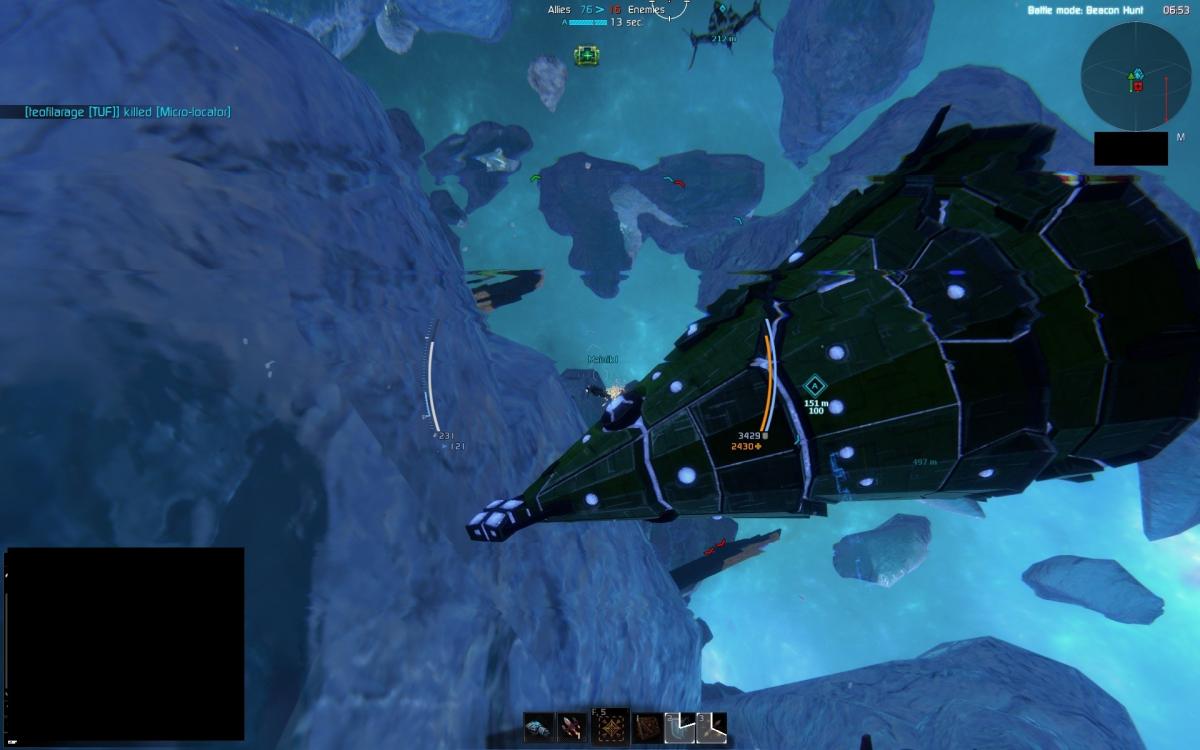The image size is (1200, 750).
Task: Activate the module in slot 2
Action: pos(680,727)
